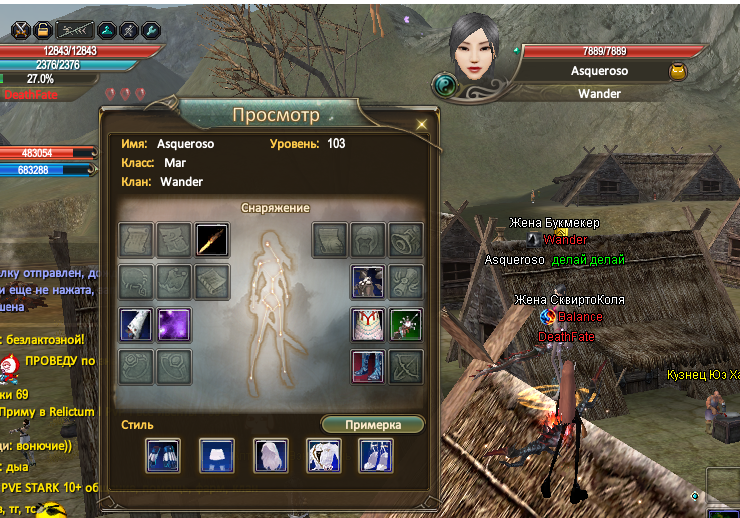Select the purple orb equipment slot
This screenshot has width=740, height=518.
[174, 325]
